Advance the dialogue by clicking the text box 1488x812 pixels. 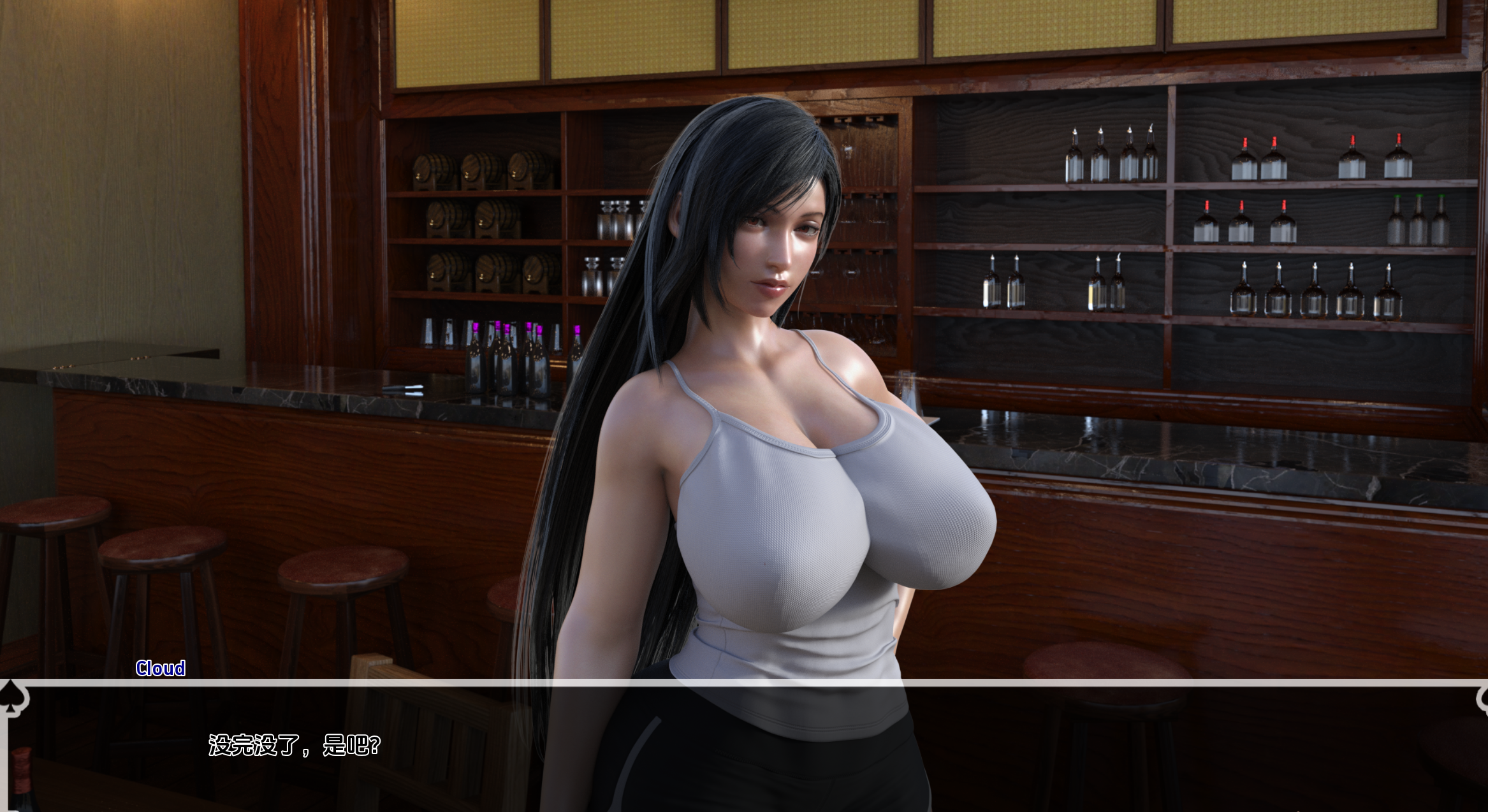(x=743, y=747)
